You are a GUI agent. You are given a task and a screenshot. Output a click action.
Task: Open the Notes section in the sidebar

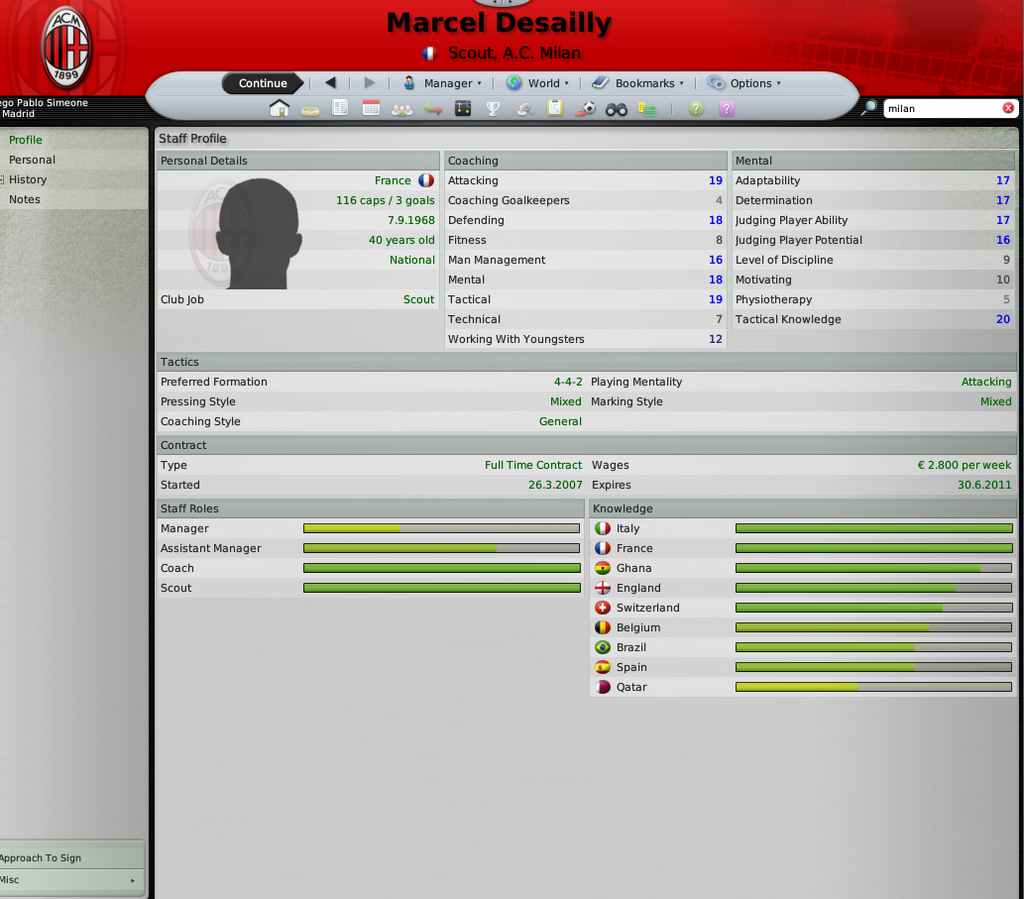(x=25, y=200)
